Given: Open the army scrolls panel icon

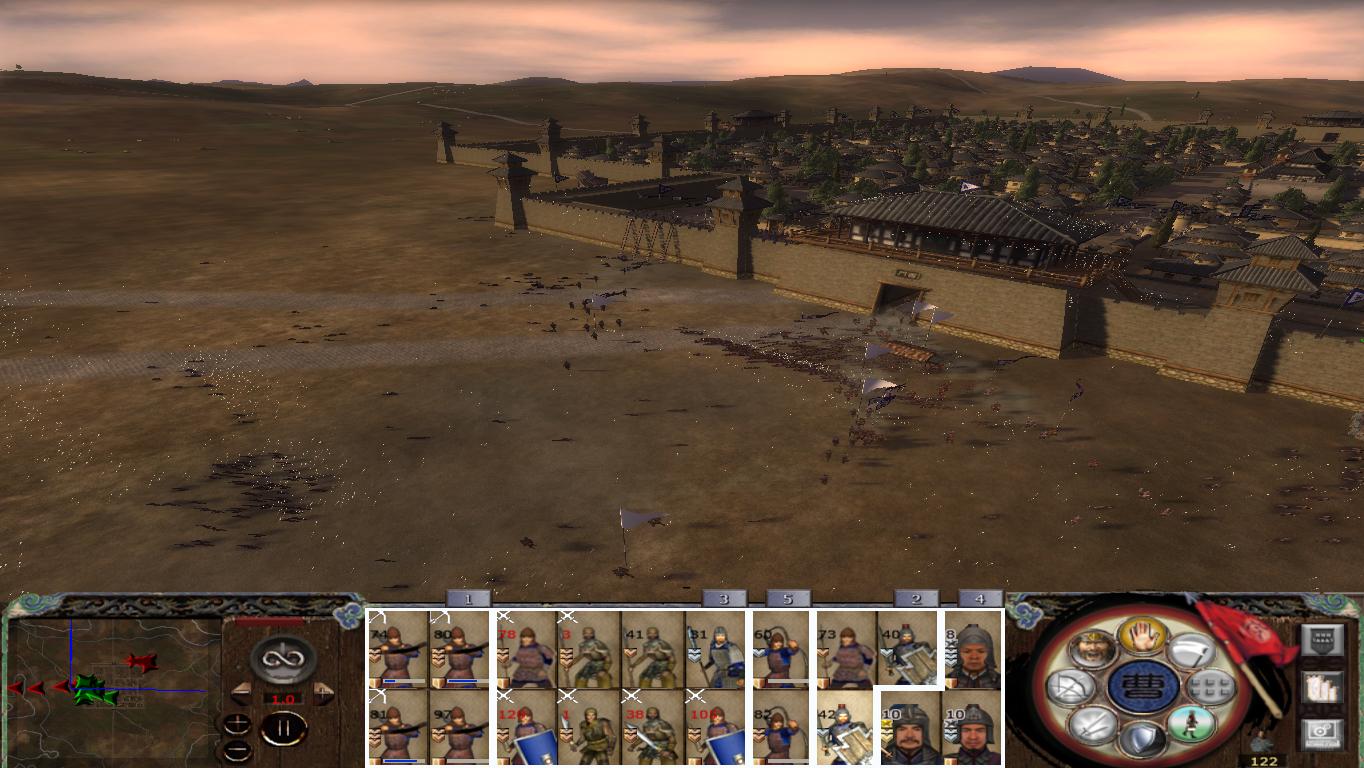Looking at the screenshot, I should tap(1322, 686).
